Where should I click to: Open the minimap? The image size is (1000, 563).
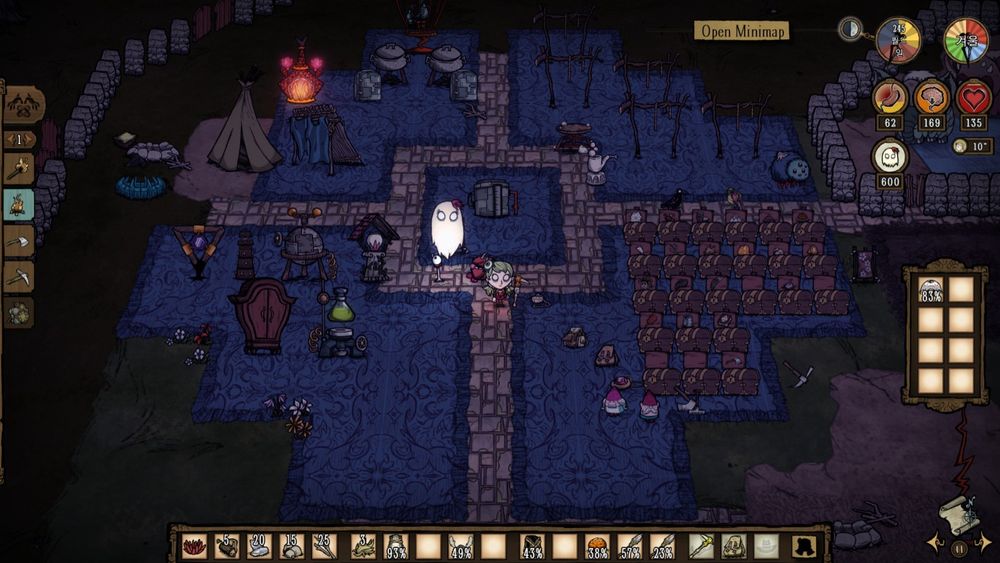[x=743, y=30]
